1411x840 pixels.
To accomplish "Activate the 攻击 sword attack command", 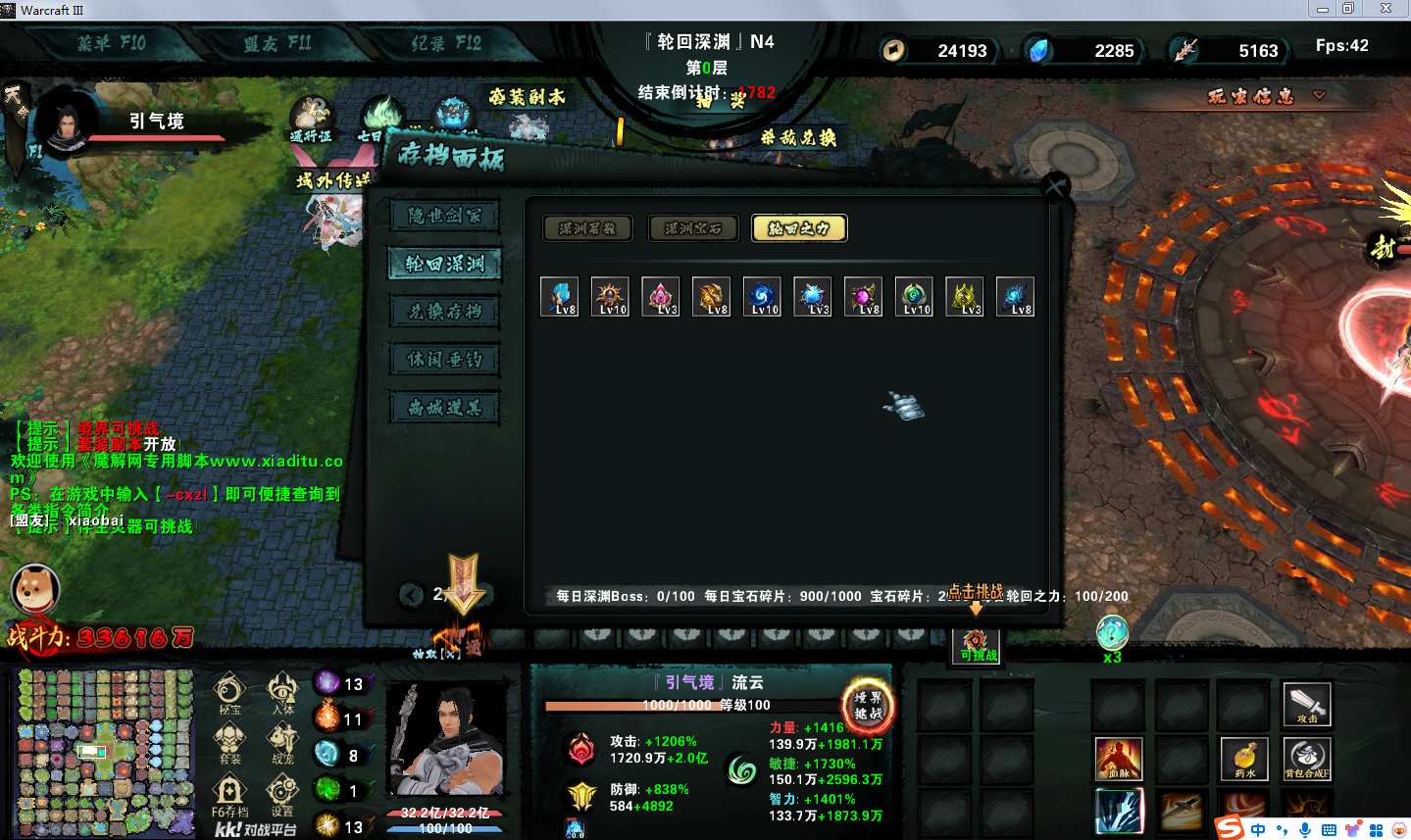I will pyautogui.click(x=1307, y=704).
